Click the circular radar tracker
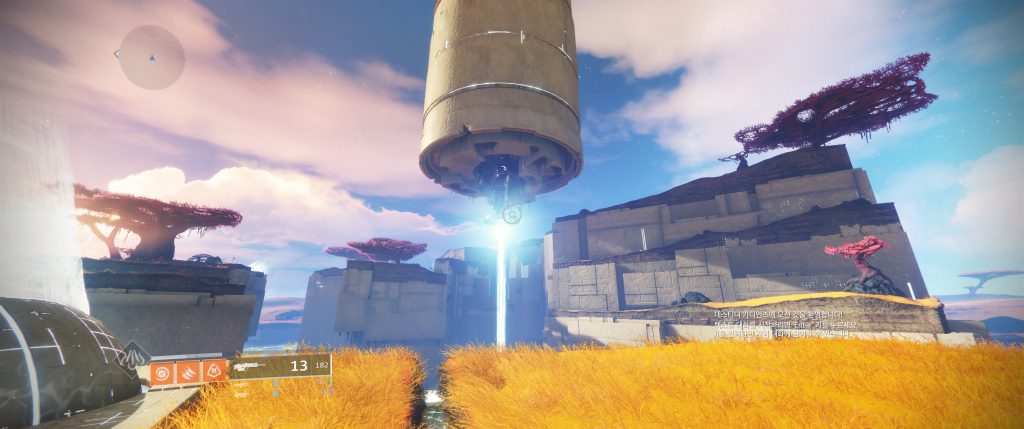 click(152, 57)
